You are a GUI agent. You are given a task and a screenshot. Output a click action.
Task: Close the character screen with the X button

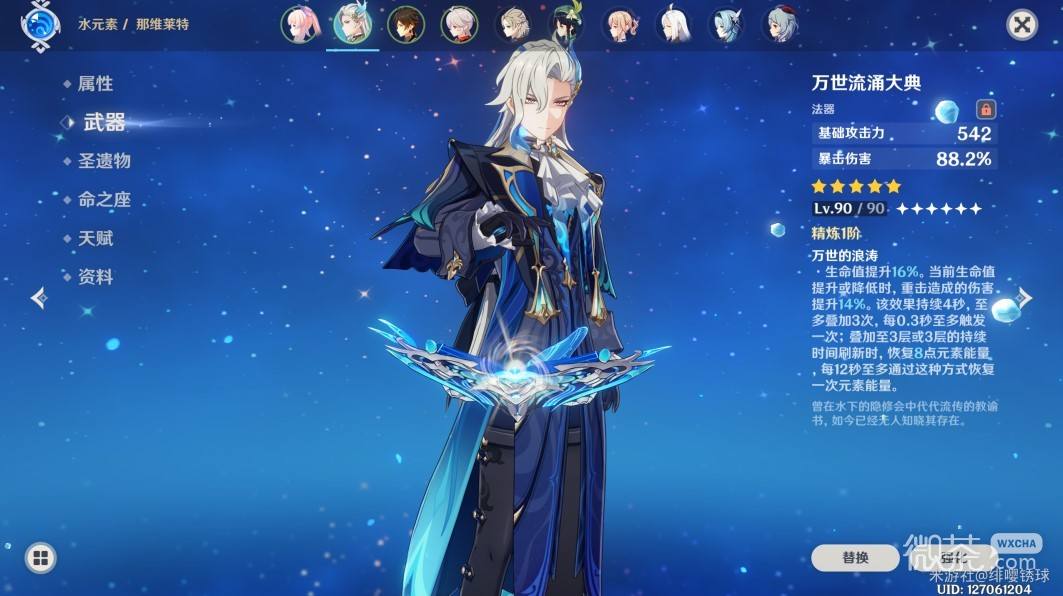(1021, 25)
